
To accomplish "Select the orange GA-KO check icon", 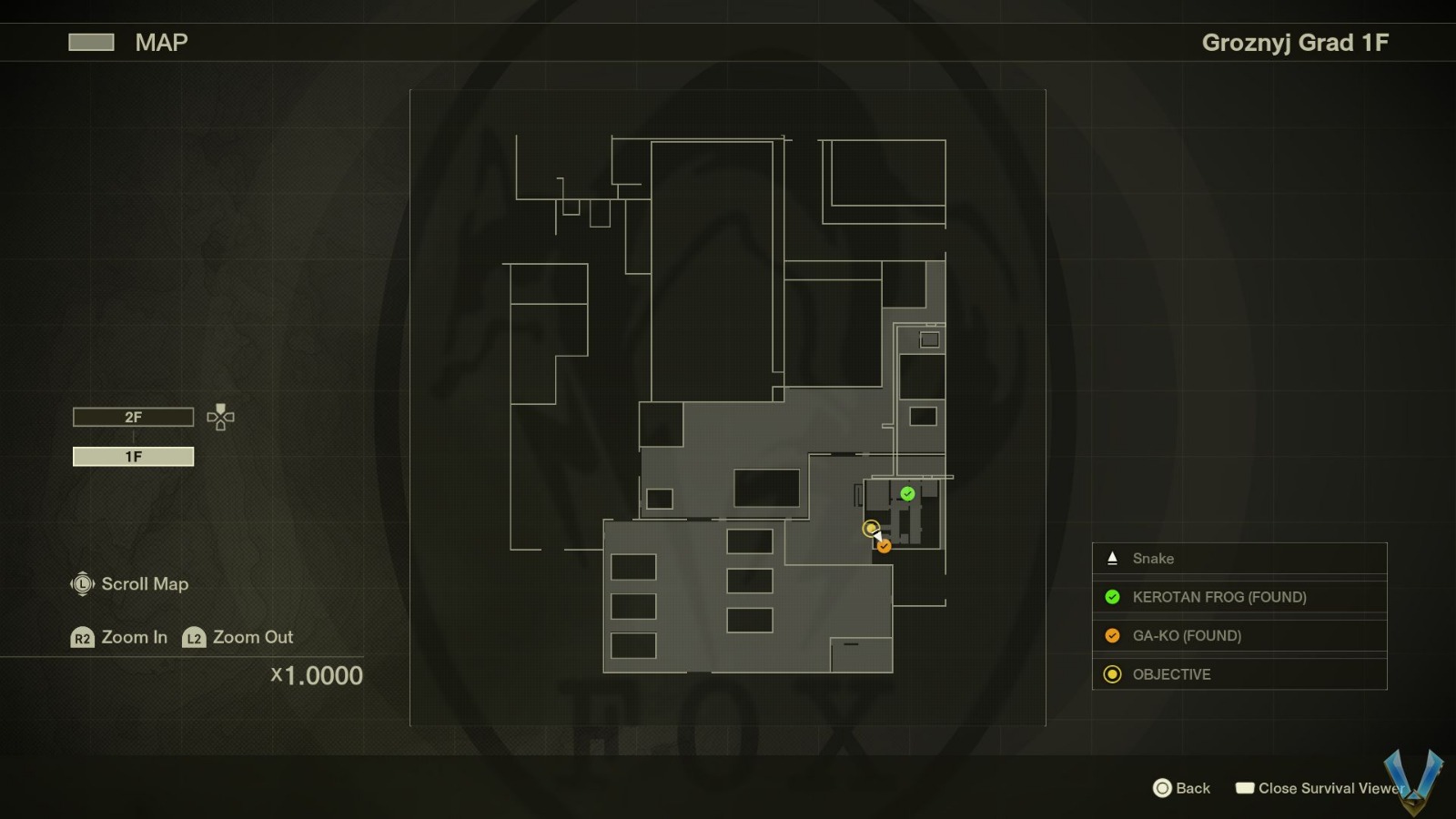I will (1111, 636).
